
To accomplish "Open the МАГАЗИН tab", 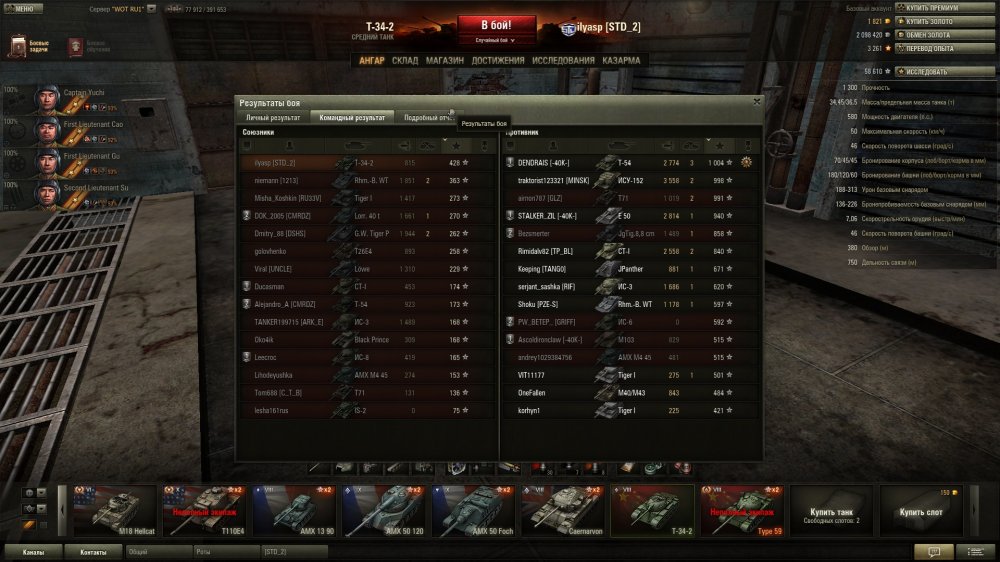I will tap(444, 60).
